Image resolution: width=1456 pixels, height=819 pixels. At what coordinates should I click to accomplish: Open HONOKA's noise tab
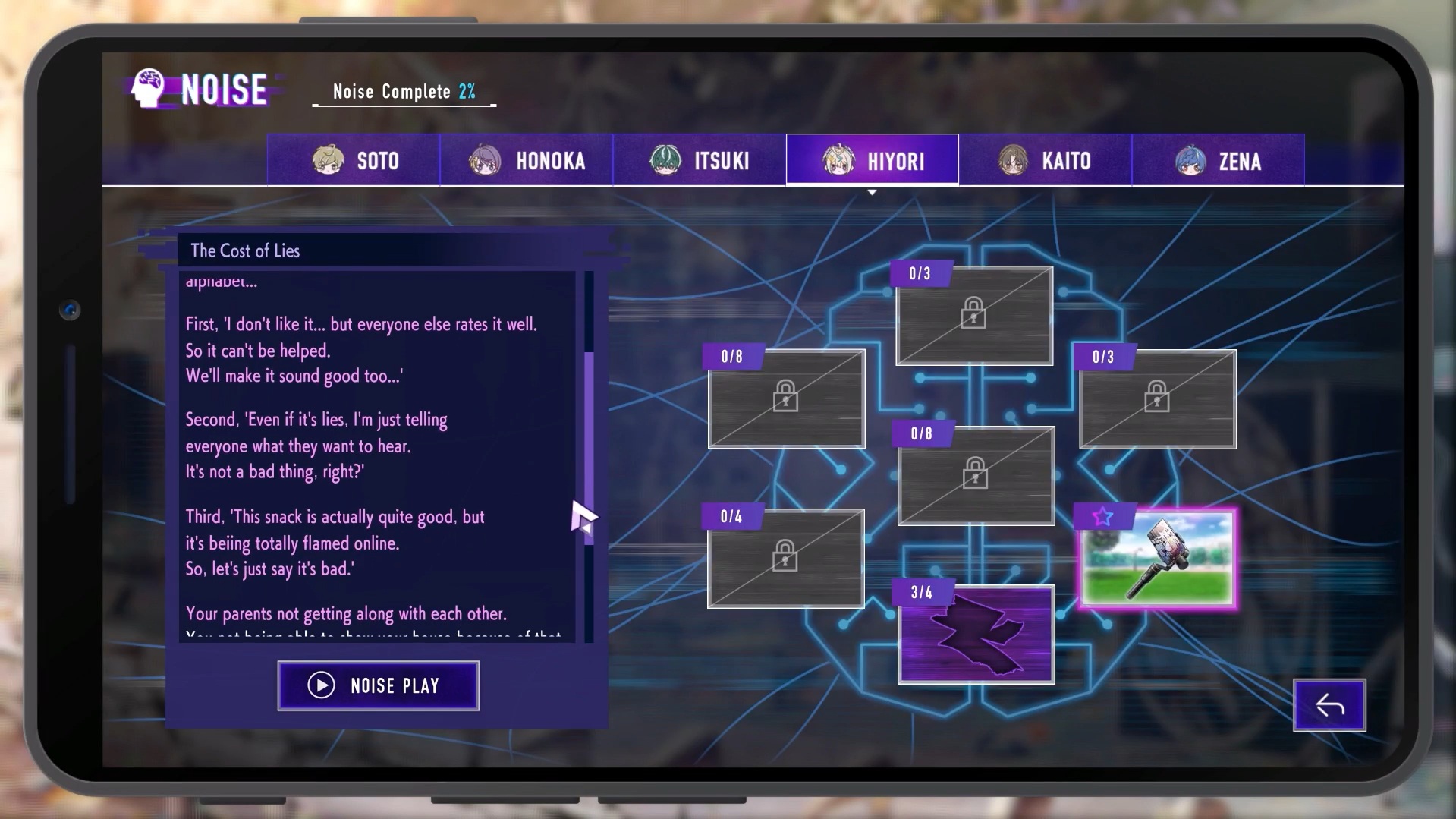[527, 160]
